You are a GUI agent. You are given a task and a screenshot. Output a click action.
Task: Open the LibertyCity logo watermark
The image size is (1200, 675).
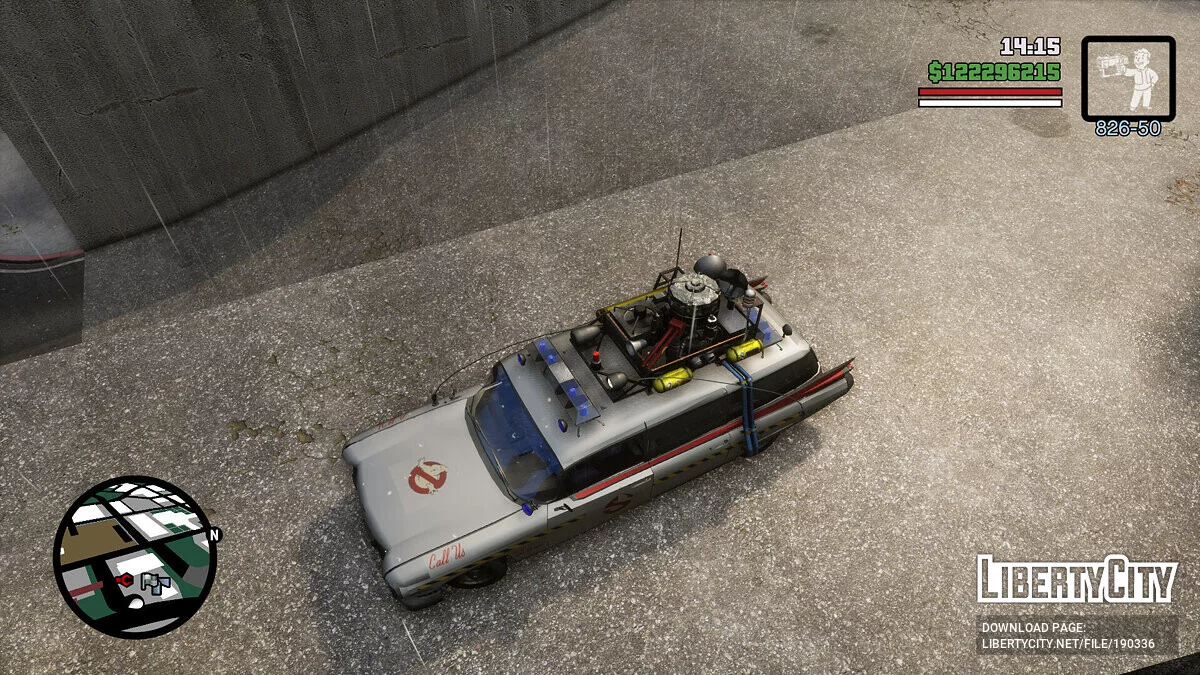(1076, 580)
